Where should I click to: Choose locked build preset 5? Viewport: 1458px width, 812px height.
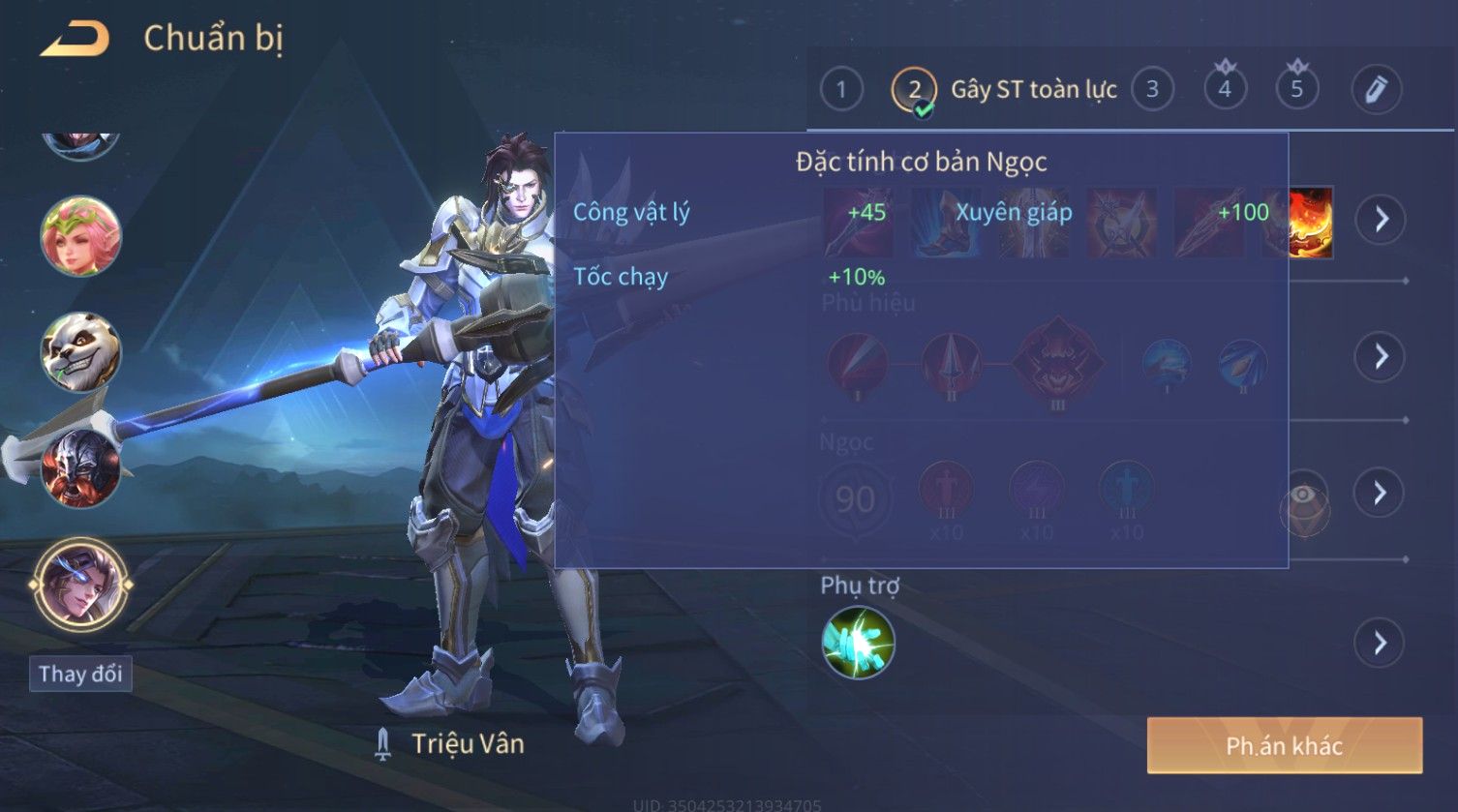pos(1296,90)
